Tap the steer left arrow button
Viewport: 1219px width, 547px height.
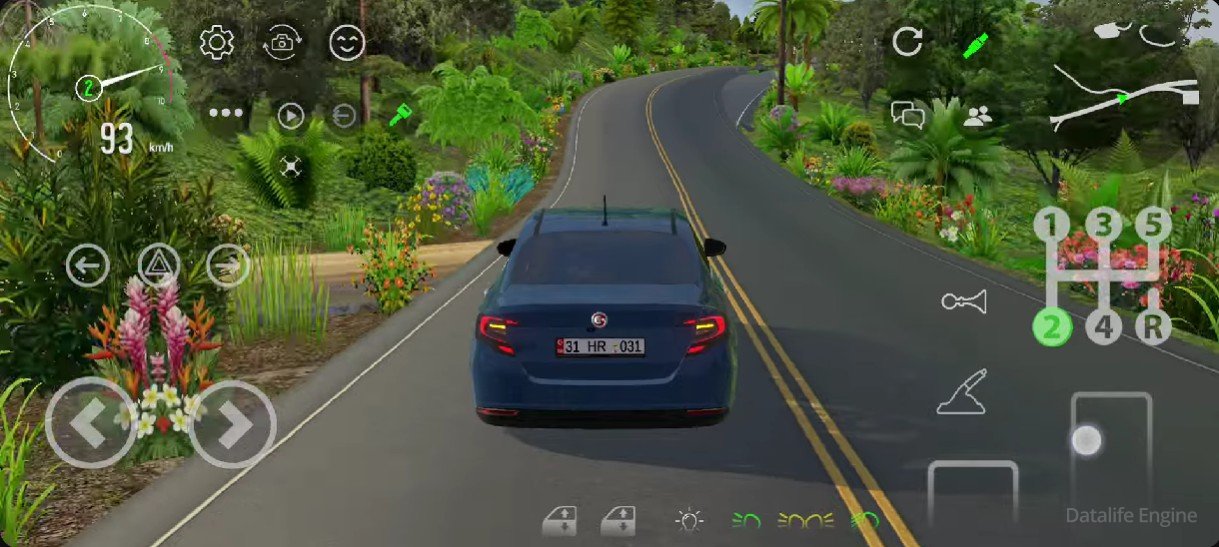click(x=89, y=424)
